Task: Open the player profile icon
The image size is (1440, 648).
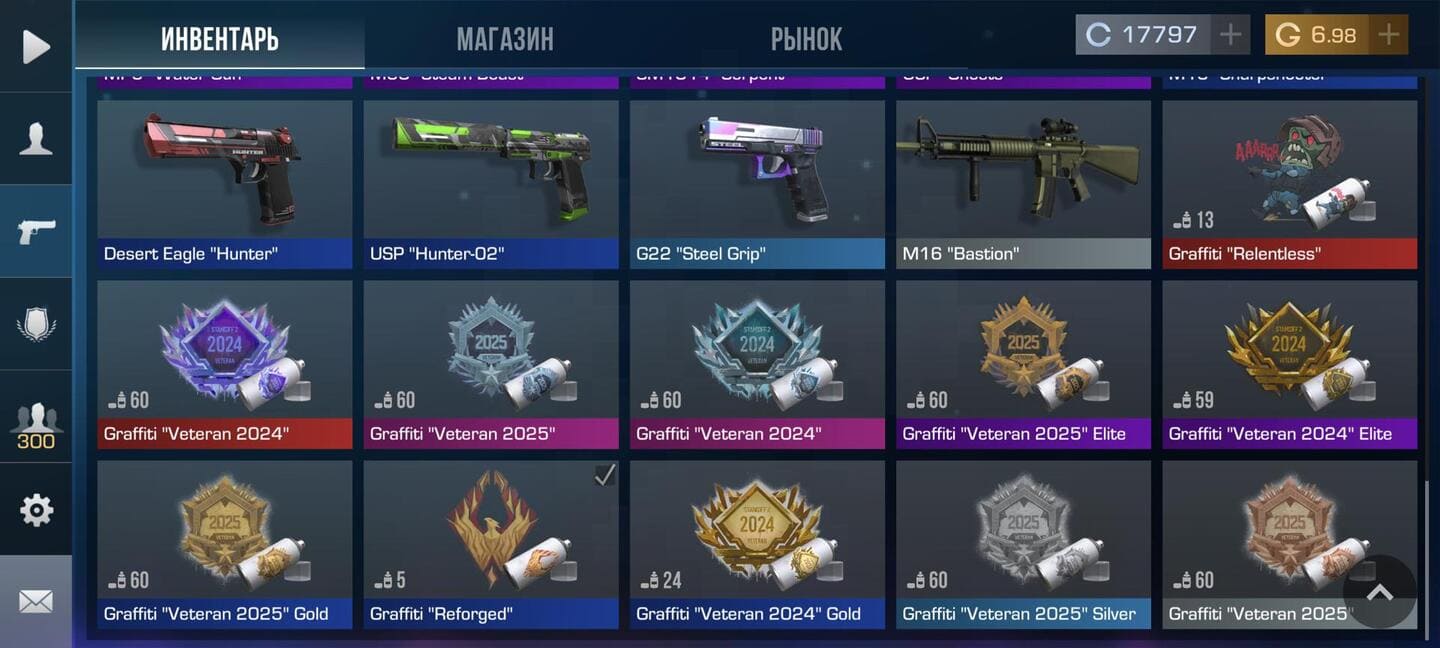Action: coord(36,139)
